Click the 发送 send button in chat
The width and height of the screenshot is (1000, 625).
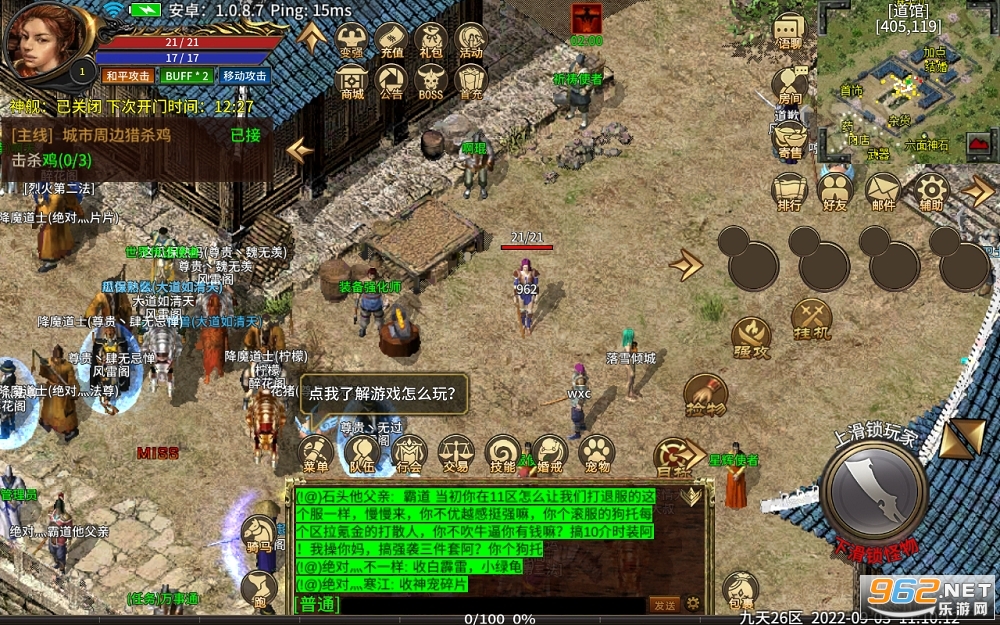pyautogui.click(x=662, y=604)
